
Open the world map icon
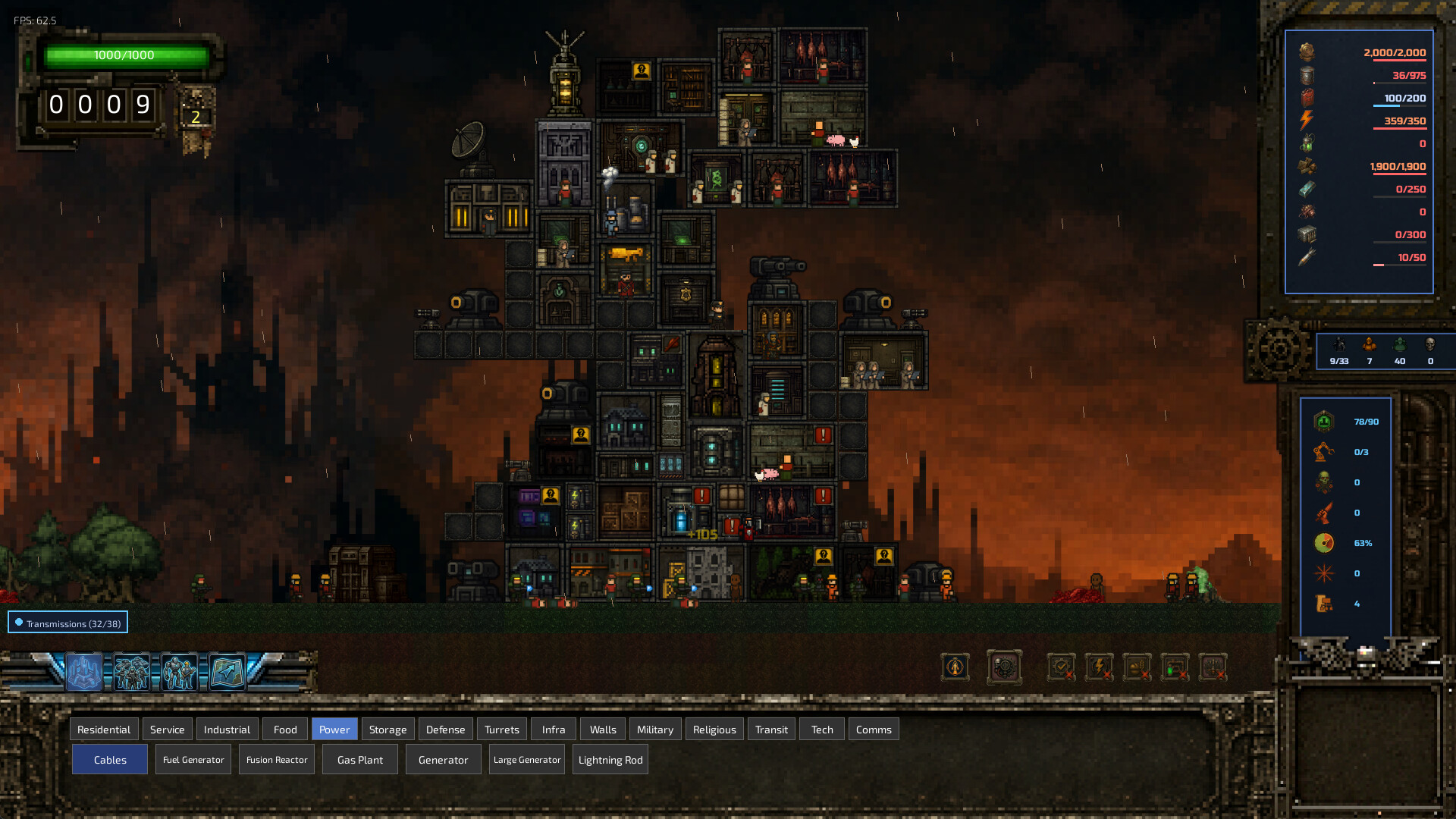[x=227, y=672]
